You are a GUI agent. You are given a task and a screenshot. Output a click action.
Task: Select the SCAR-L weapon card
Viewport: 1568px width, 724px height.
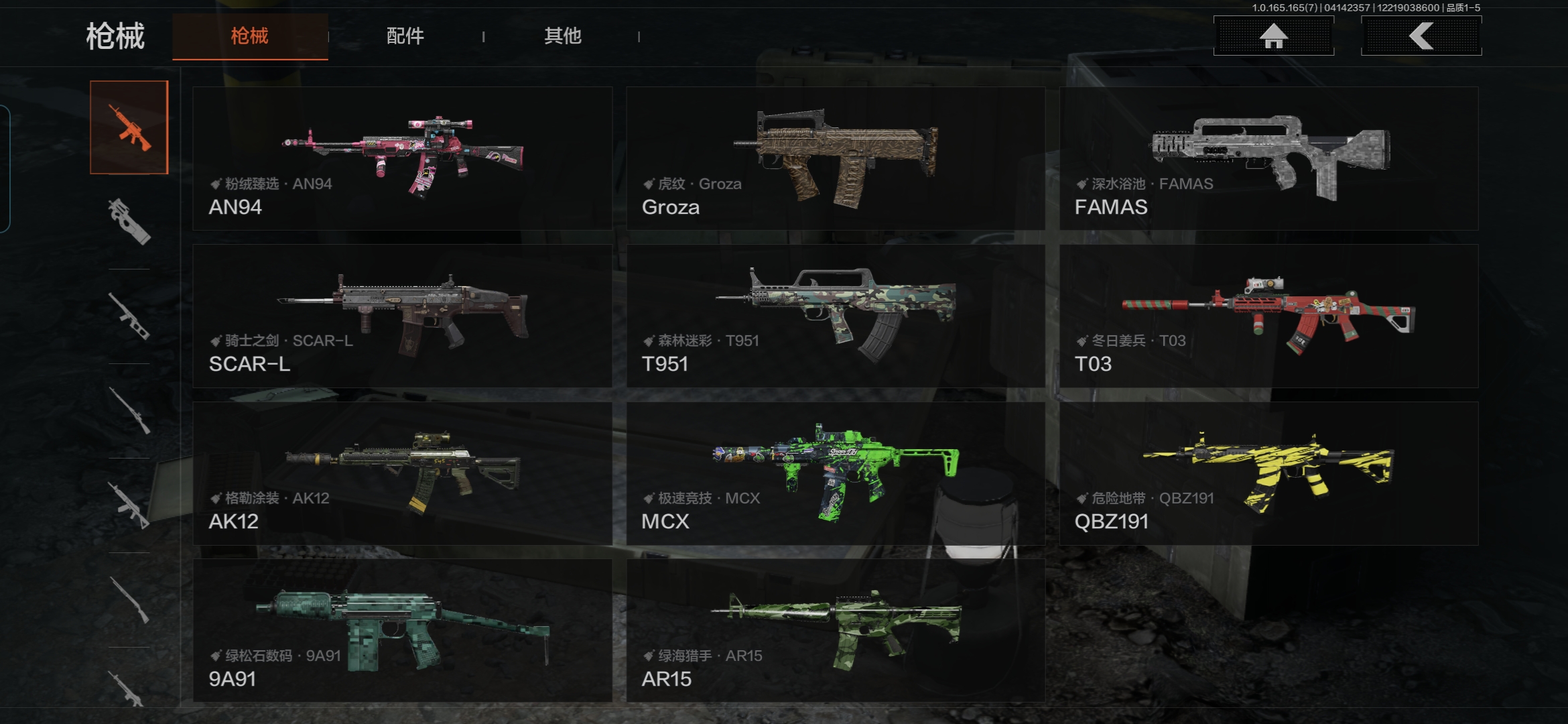[402, 316]
